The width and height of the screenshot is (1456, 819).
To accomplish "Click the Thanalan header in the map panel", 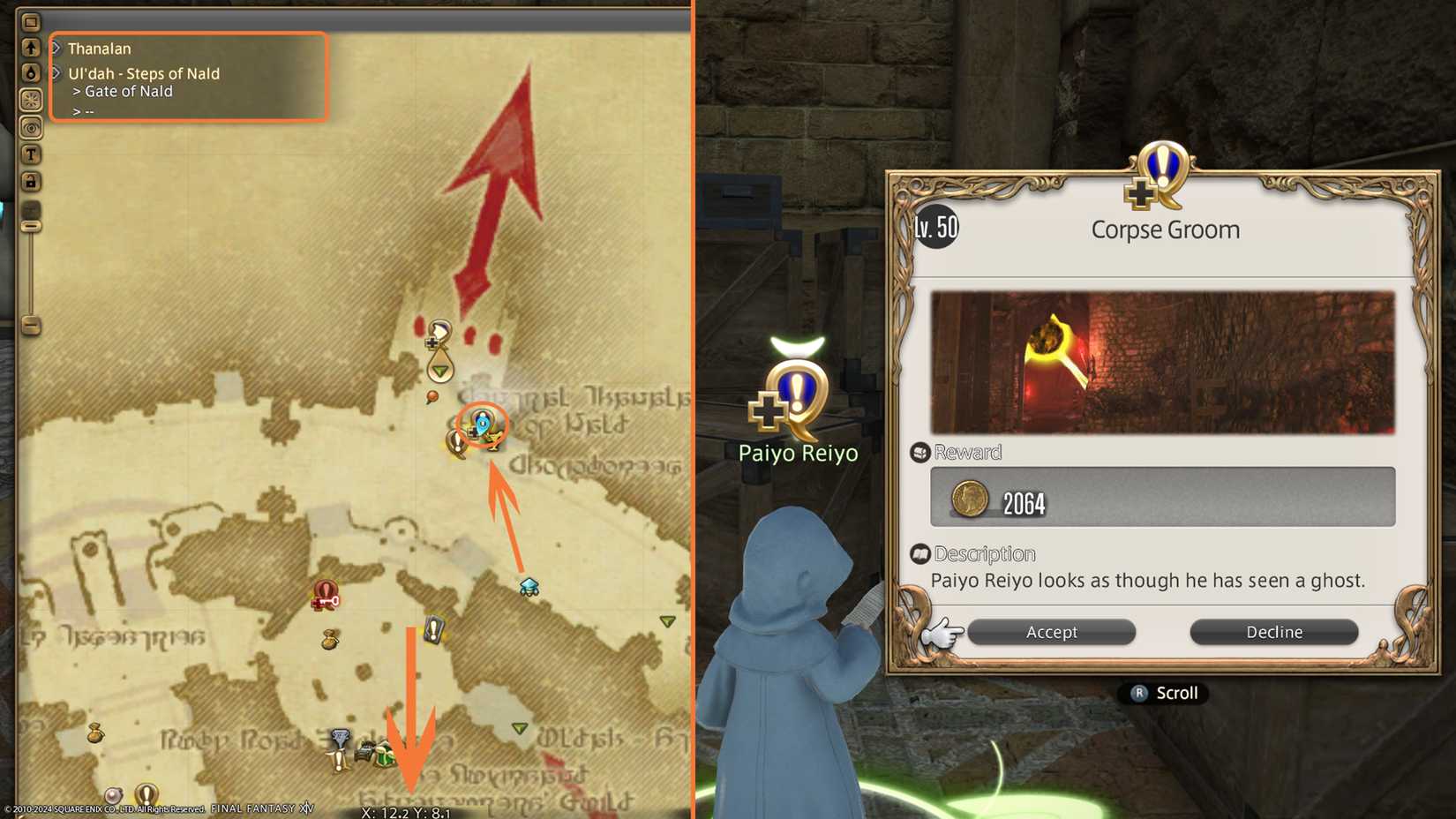I will pos(99,48).
